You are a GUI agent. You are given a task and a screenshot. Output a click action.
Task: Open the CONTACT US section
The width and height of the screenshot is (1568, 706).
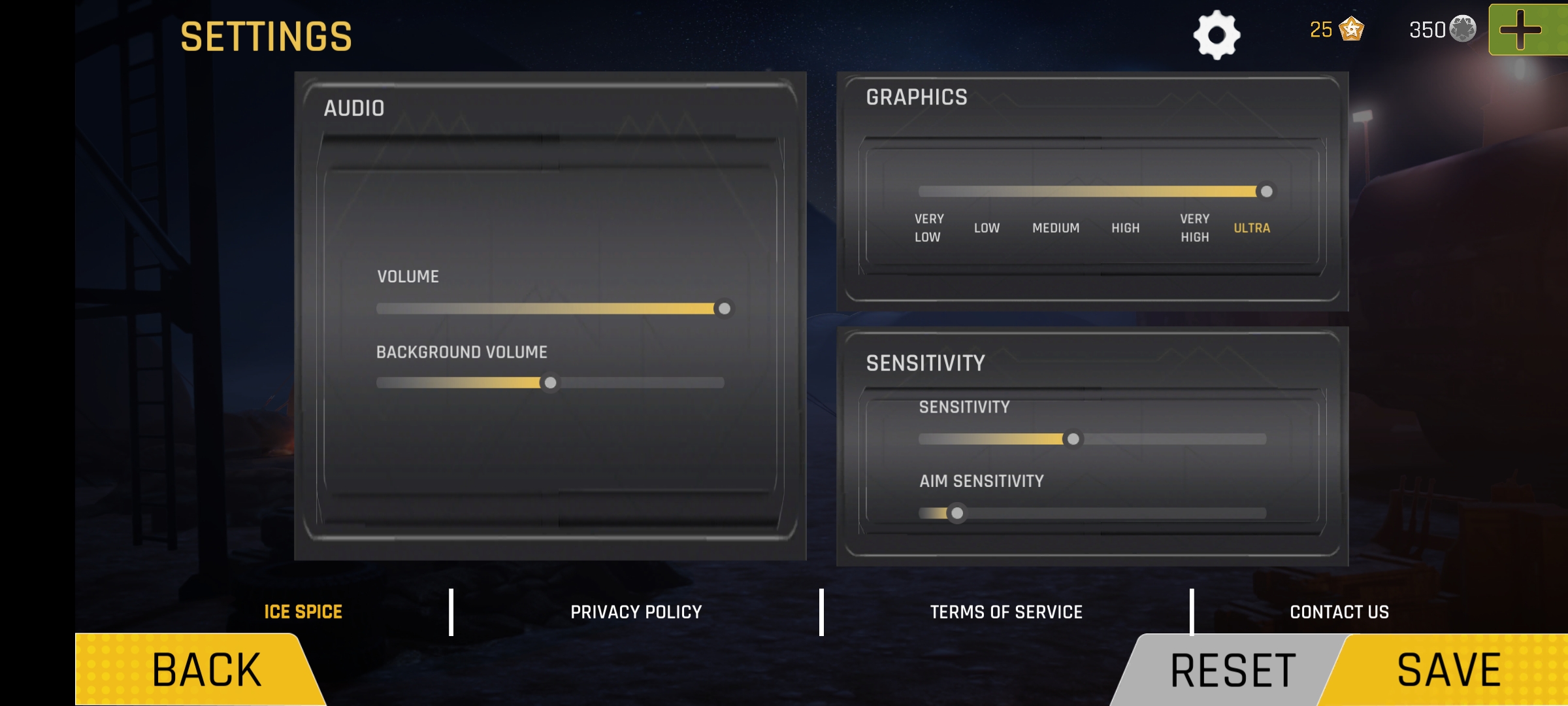1340,612
